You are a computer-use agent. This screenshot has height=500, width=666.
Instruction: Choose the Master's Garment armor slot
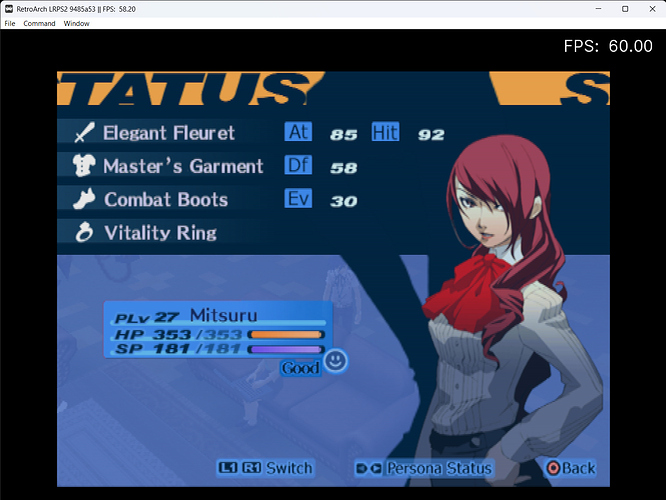click(182, 166)
